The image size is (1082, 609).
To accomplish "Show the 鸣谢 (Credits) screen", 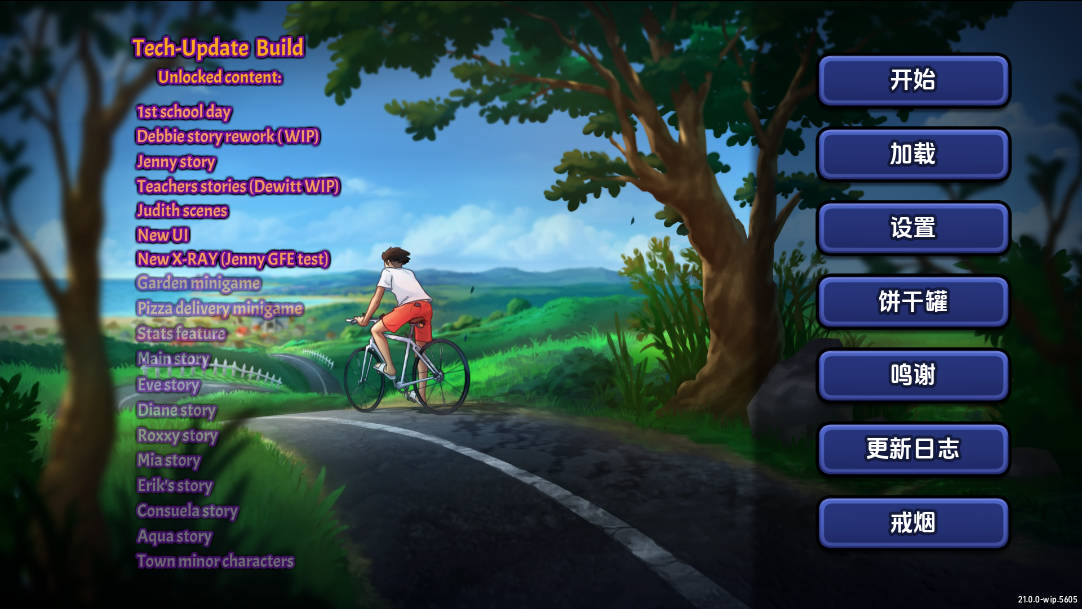I will [x=913, y=375].
